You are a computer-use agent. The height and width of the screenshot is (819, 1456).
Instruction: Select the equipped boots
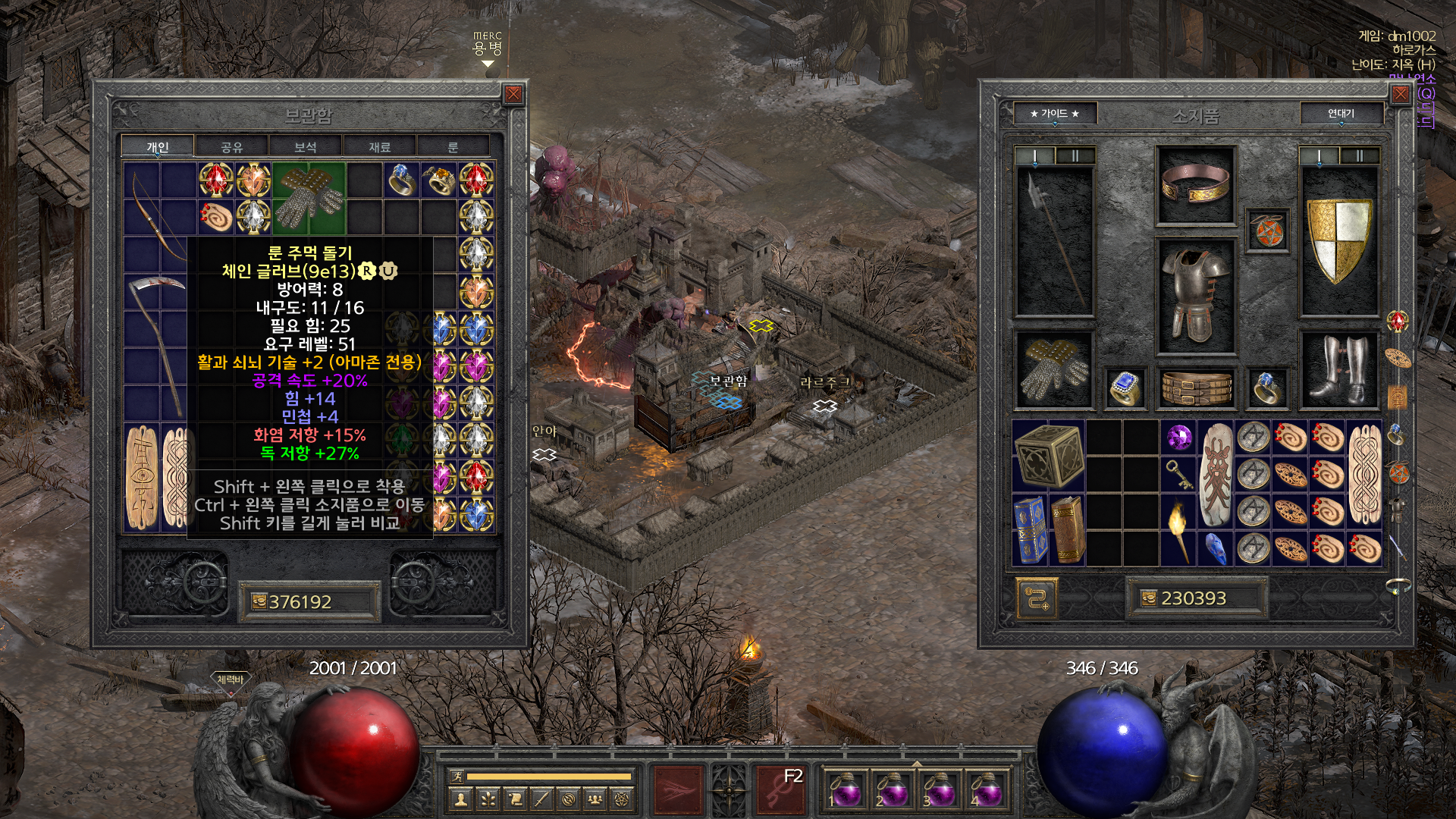point(1339,369)
